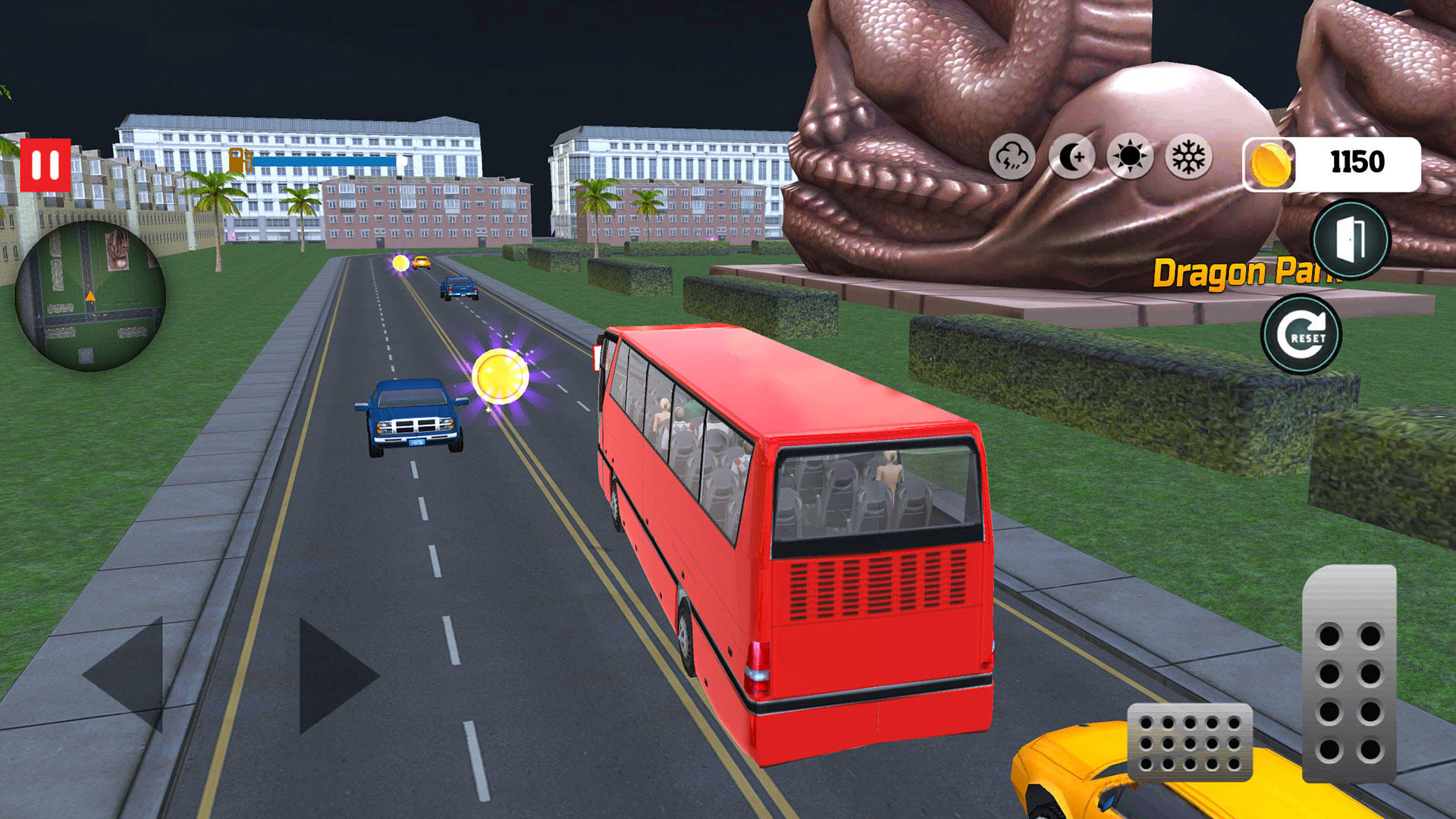
Task: Enable sunny weather with sun icon
Action: pyautogui.click(x=1131, y=156)
